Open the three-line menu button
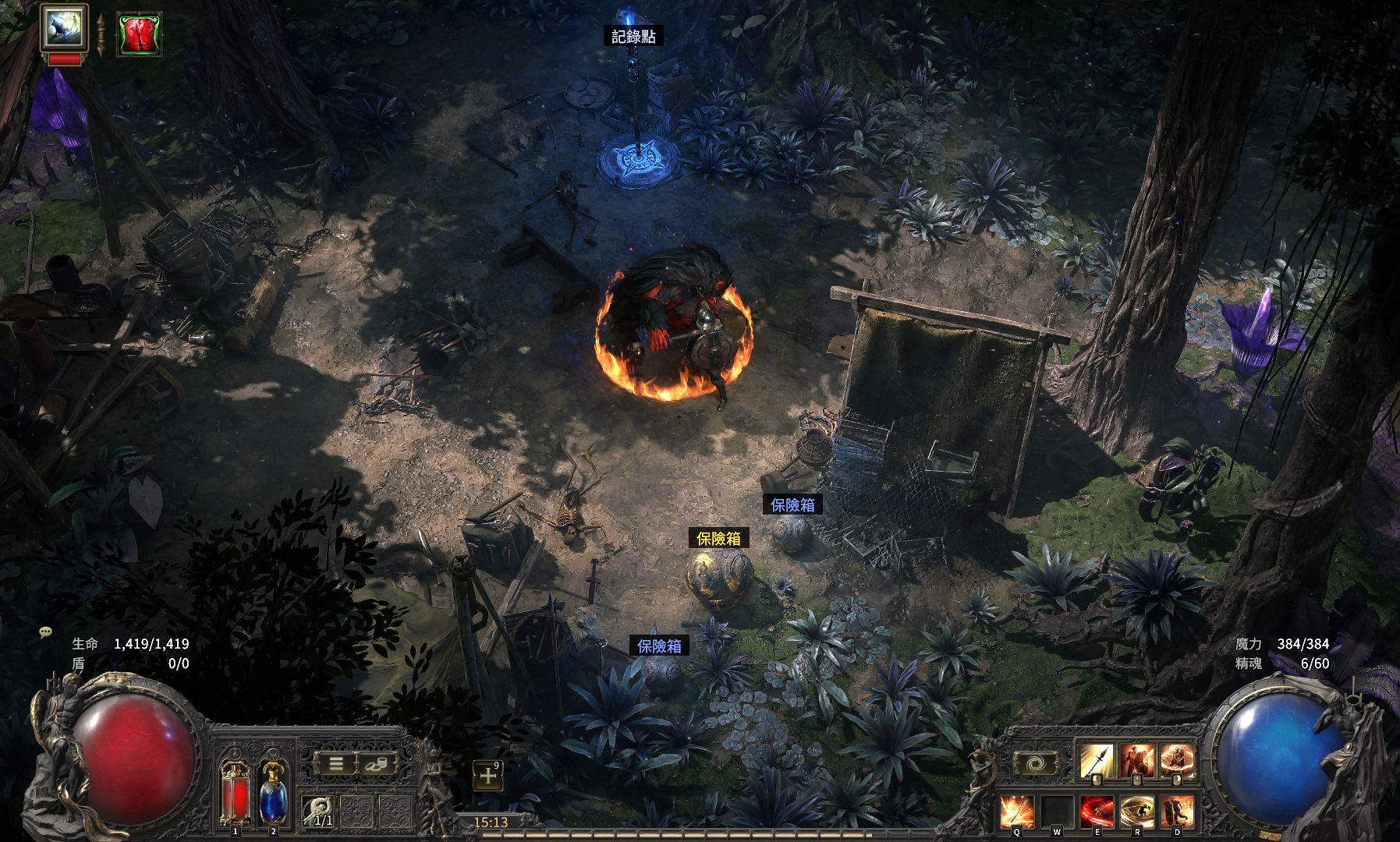Viewport: 1400px width, 842px height. (335, 763)
